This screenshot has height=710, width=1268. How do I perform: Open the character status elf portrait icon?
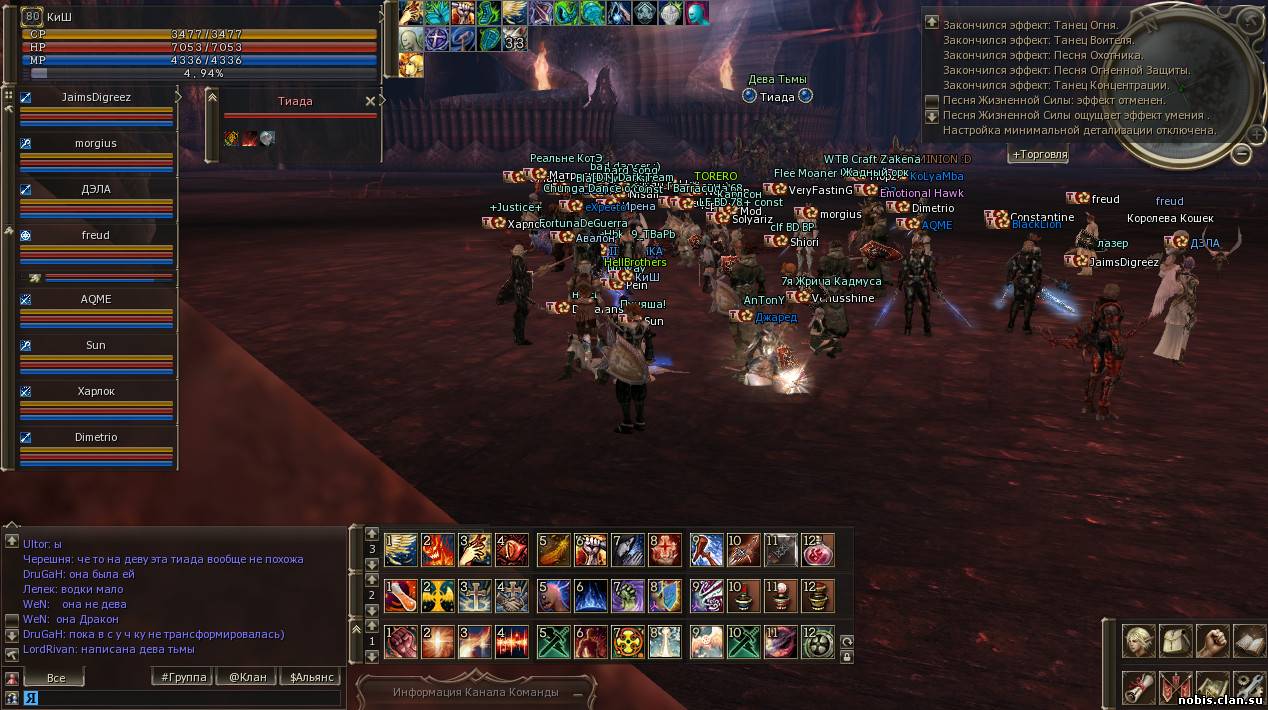point(1137,641)
